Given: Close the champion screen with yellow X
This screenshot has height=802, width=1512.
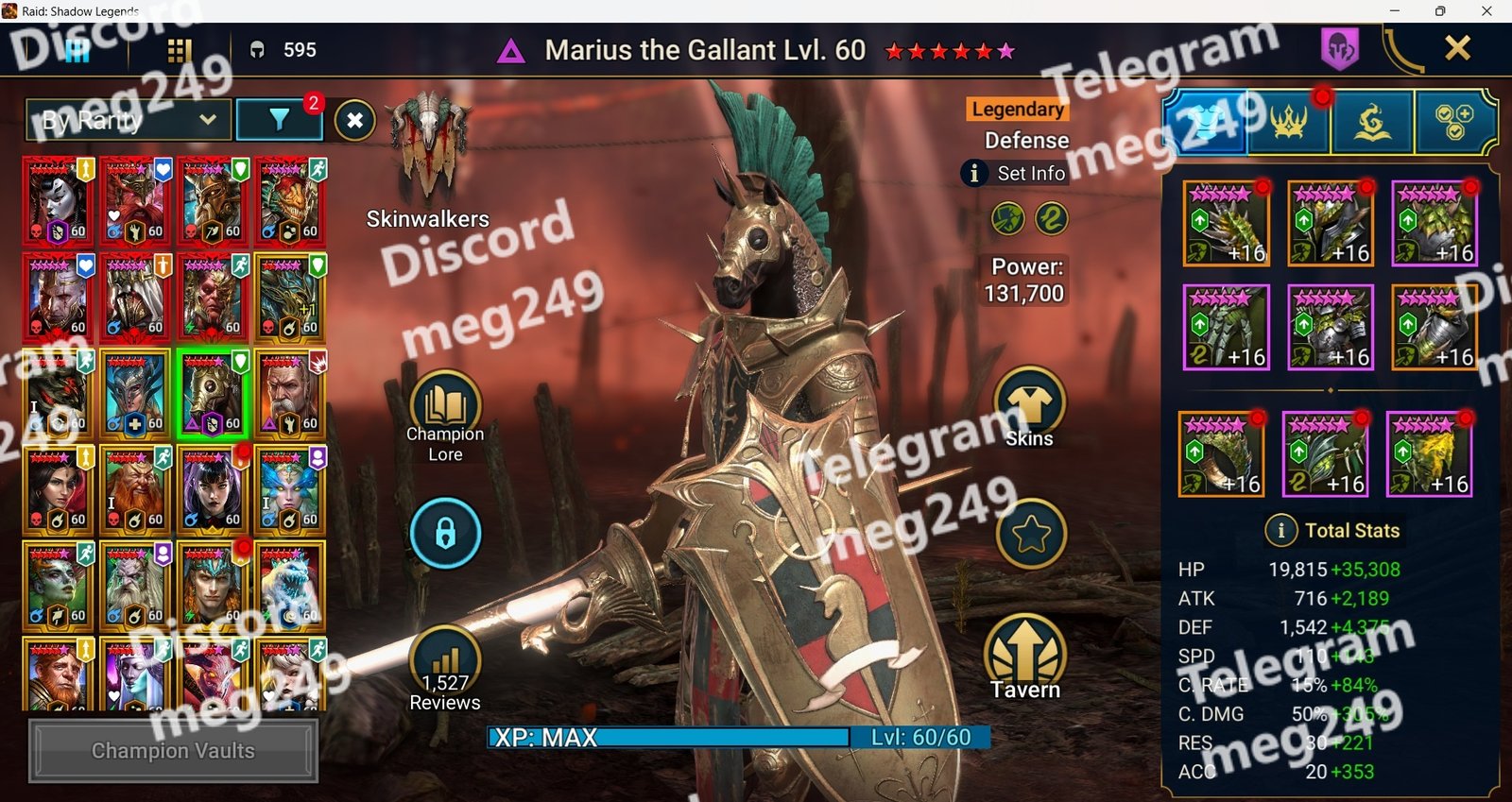Looking at the screenshot, I should 1457,48.
